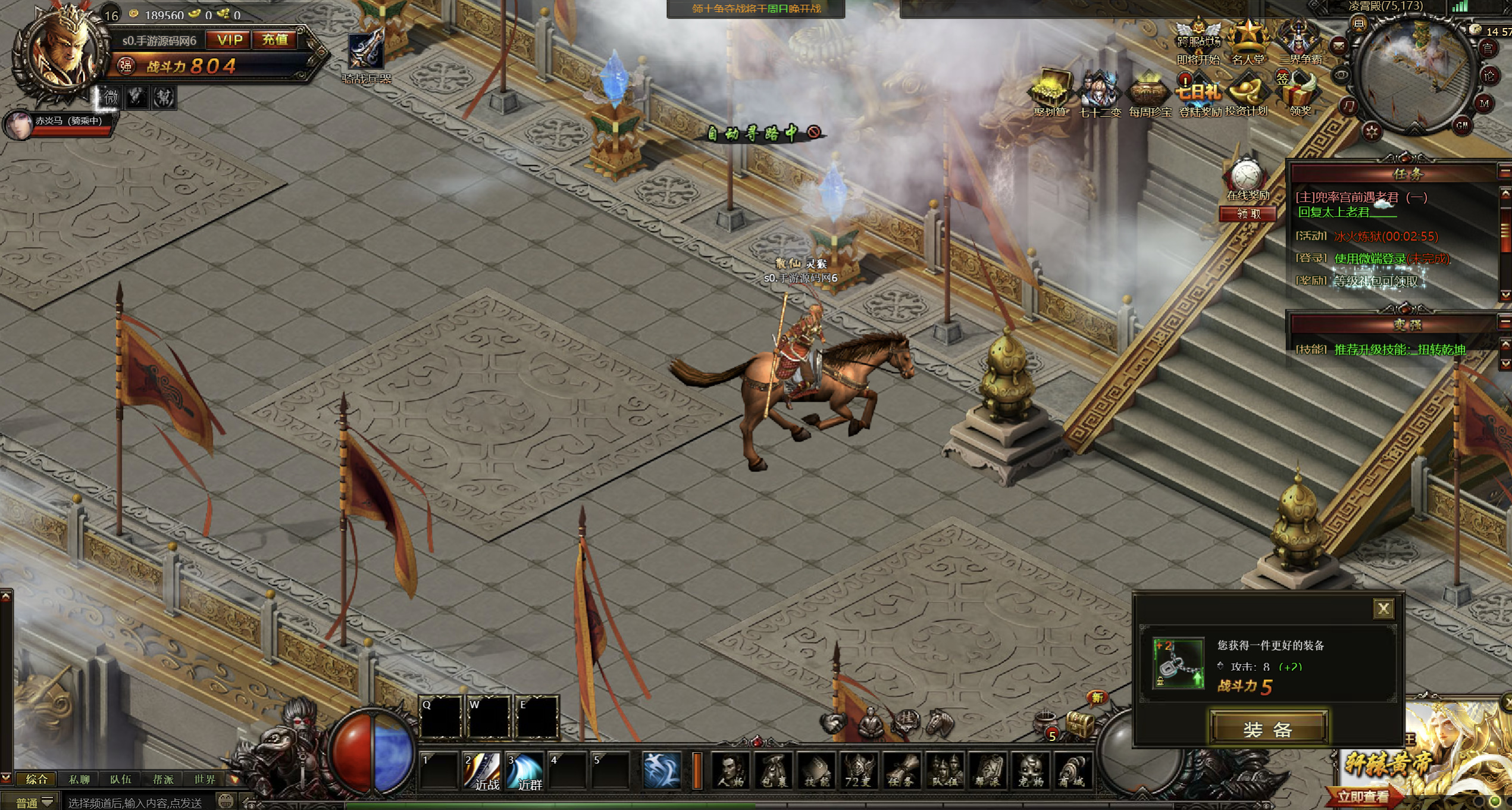Cancel auto-pathing with the red stop icon
1512x810 pixels.
tap(813, 132)
